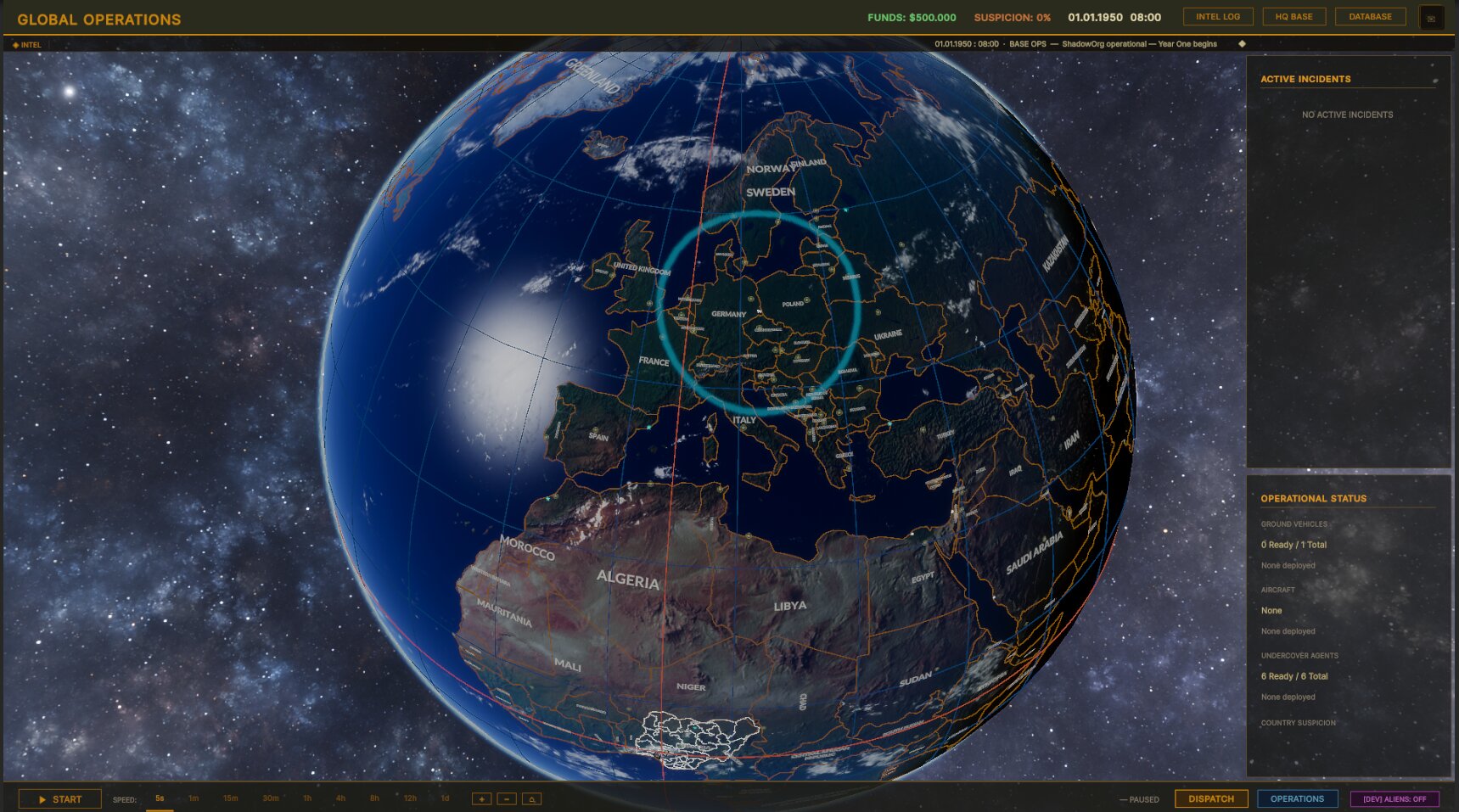Viewport: 1459px width, 812px height.
Task: Zoom out using the minus icon
Action: click(507, 798)
